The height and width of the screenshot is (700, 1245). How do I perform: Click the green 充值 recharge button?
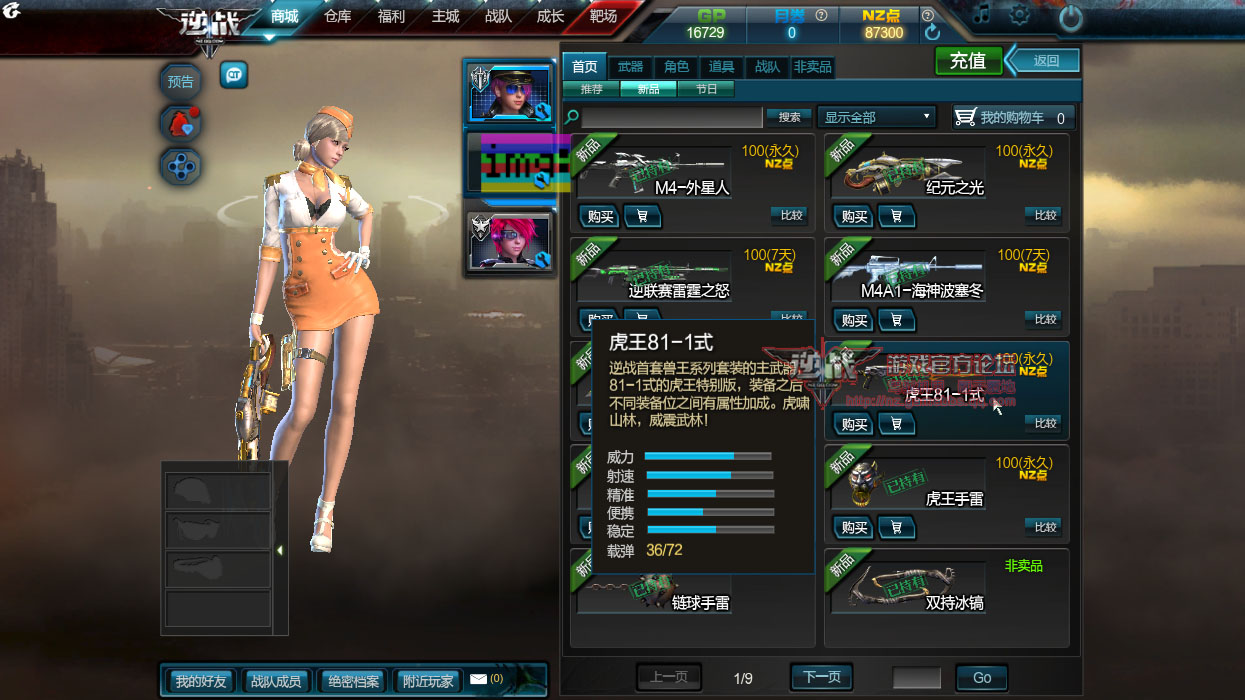(x=967, y=61)
